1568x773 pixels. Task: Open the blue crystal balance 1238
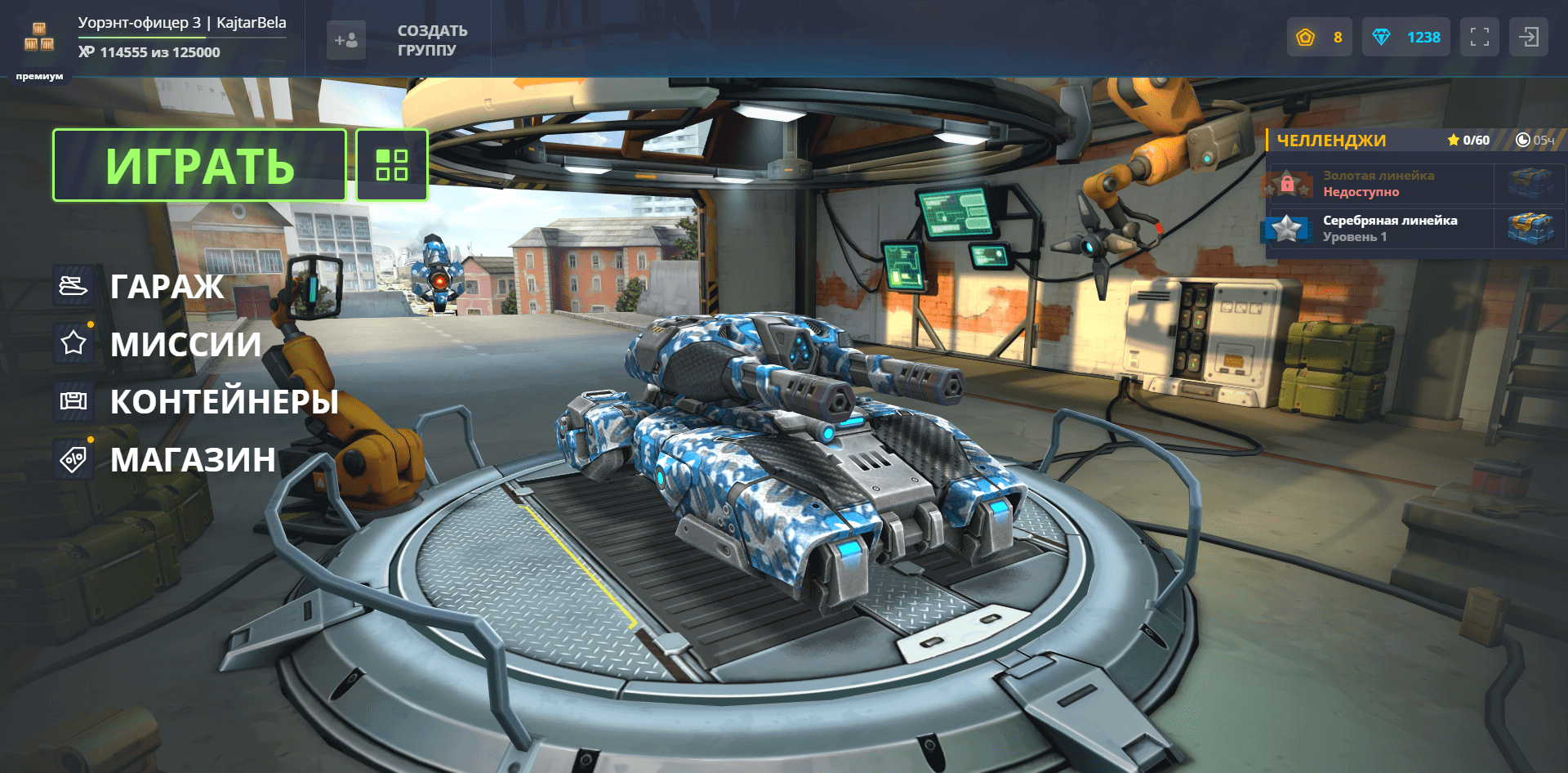point(1405,38)
